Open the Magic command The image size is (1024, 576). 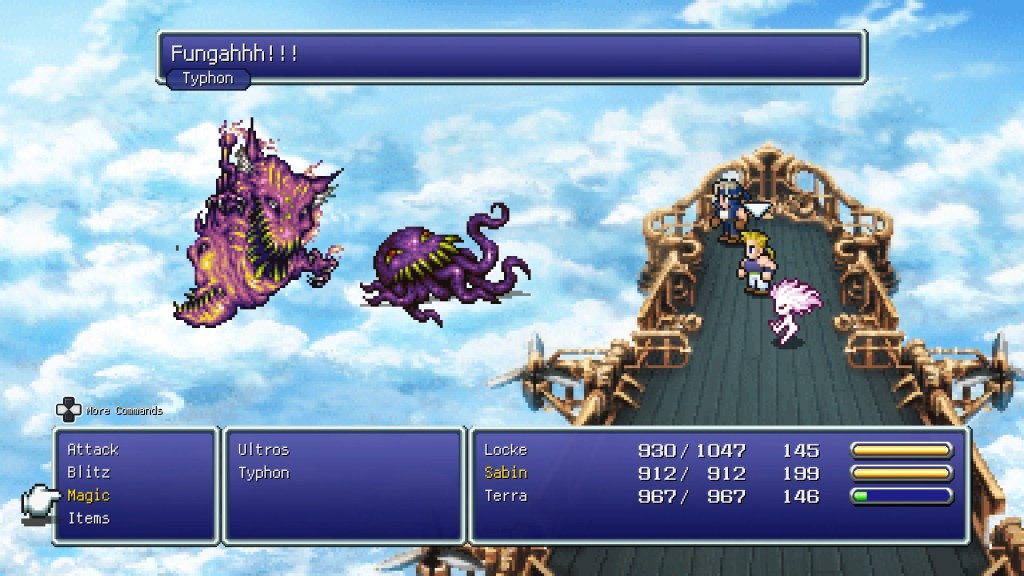(88, 496)
